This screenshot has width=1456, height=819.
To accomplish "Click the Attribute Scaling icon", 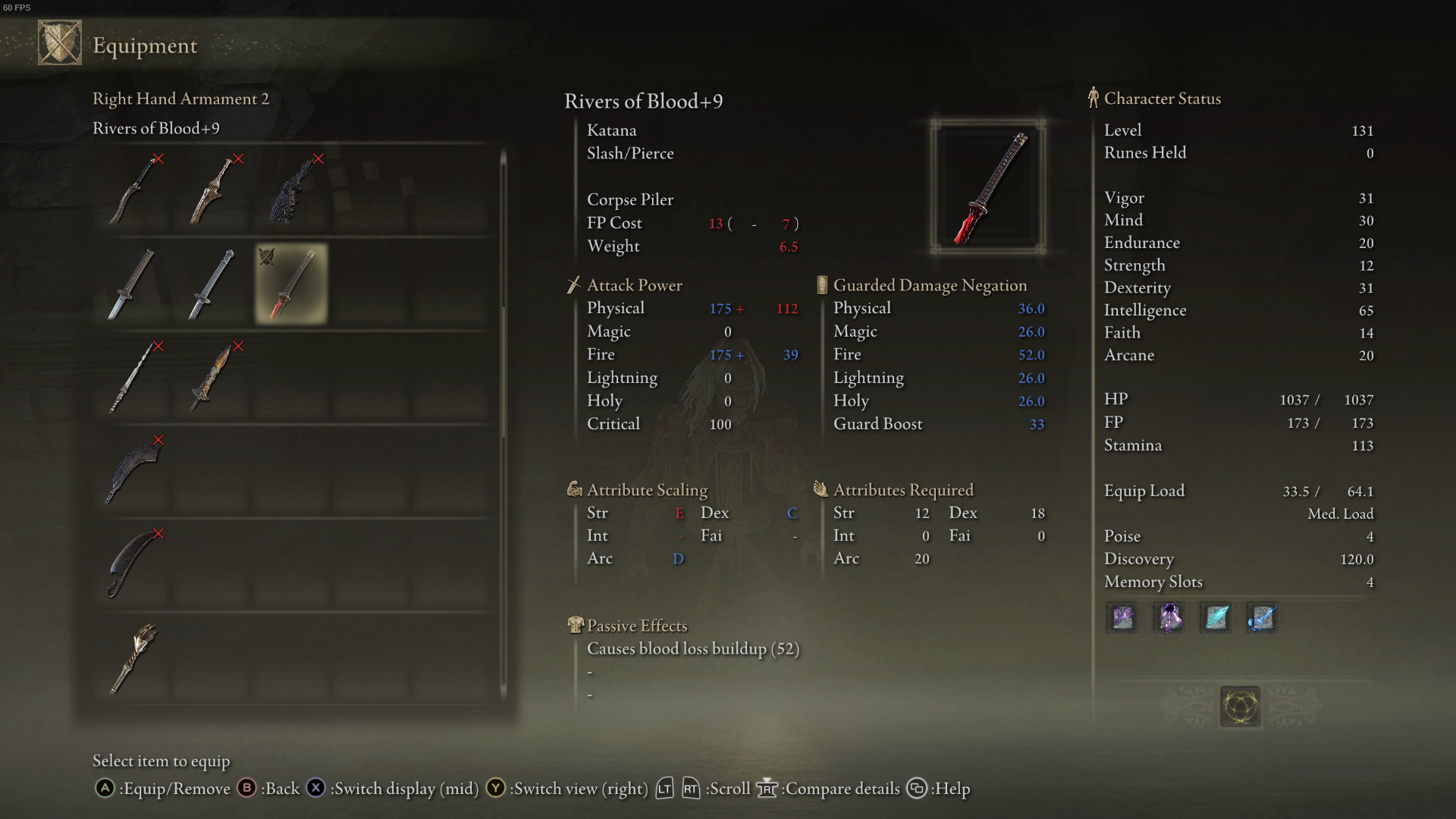I will [574, 489].
